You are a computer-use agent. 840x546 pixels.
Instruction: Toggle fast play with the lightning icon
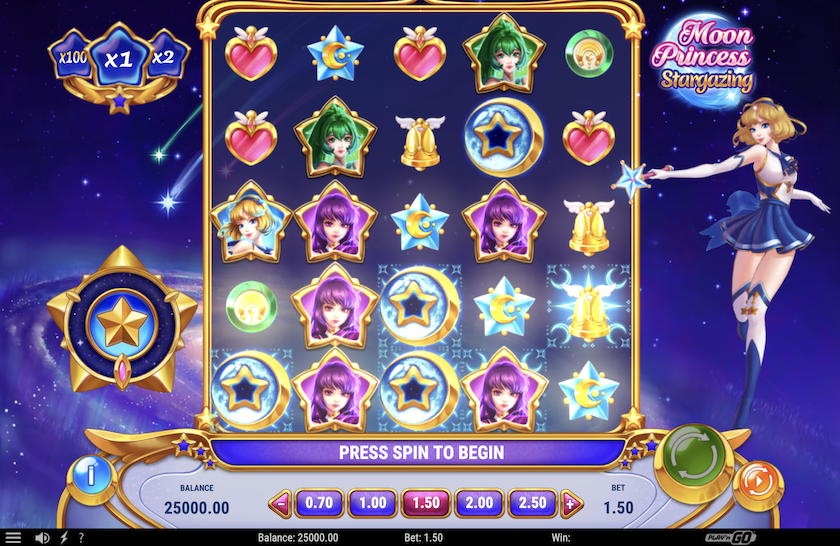(65, 538)
